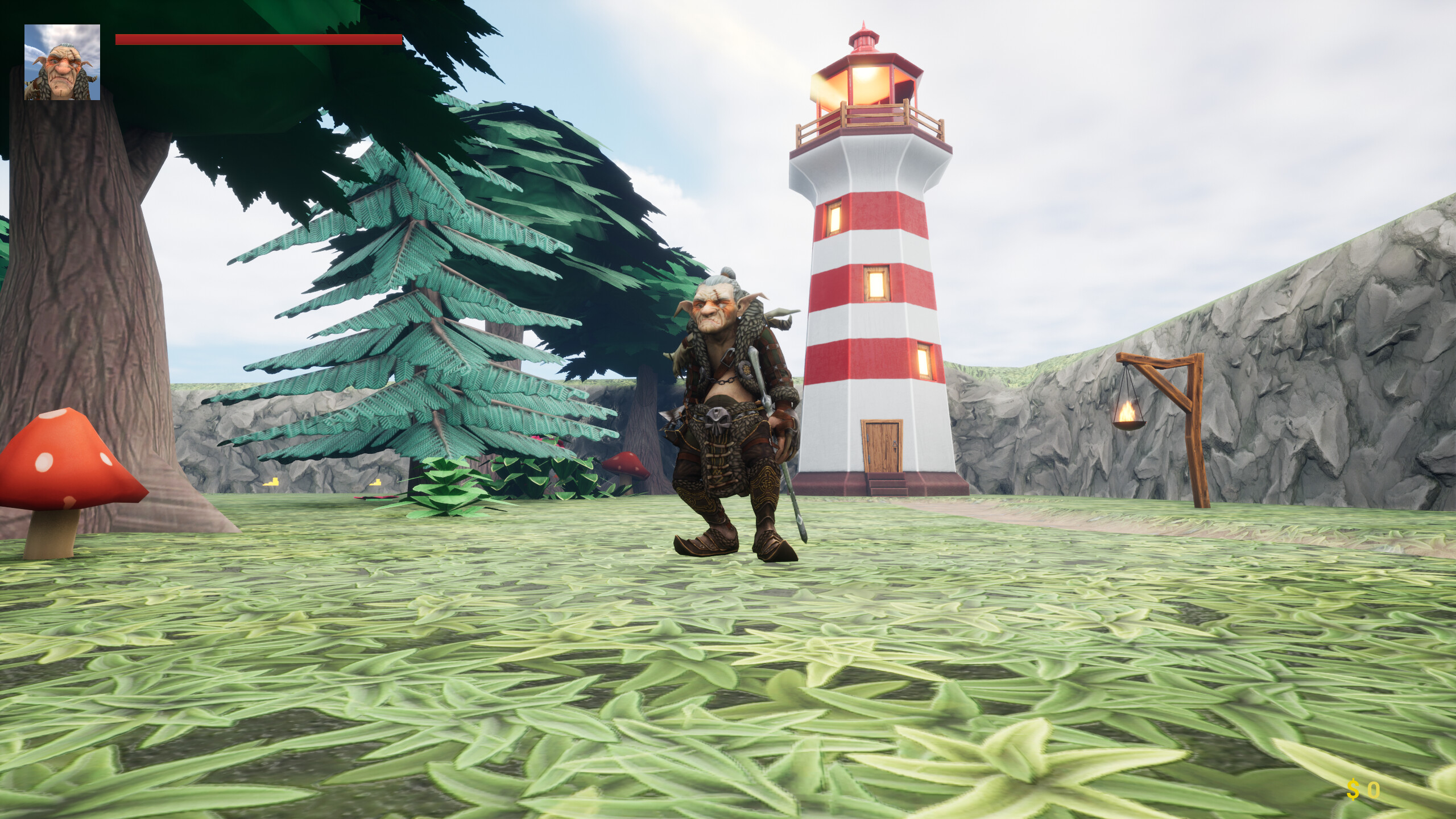Toggle the lighthouse beacon light
This screenshot has height=819, width=1456.
[864, 80]
